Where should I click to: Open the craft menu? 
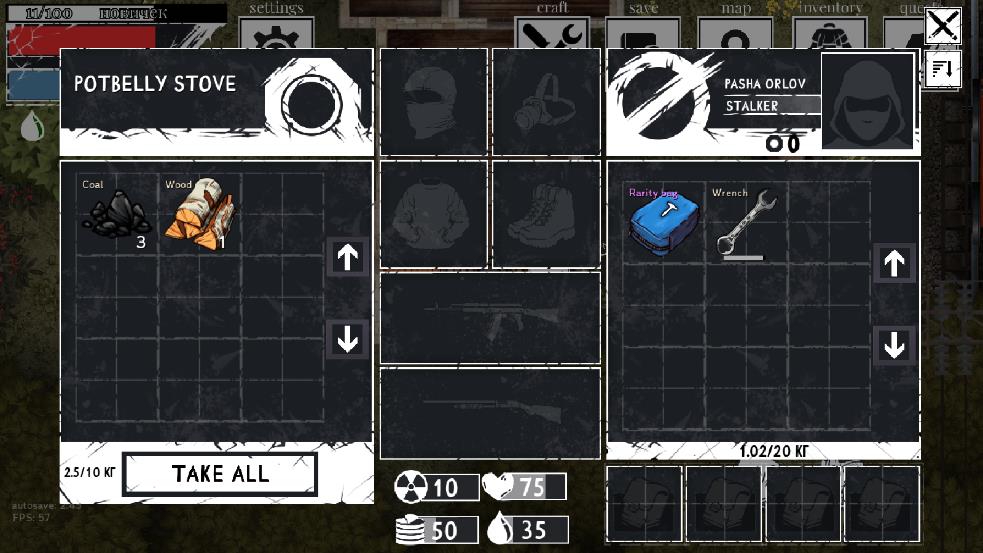[552, 32]
